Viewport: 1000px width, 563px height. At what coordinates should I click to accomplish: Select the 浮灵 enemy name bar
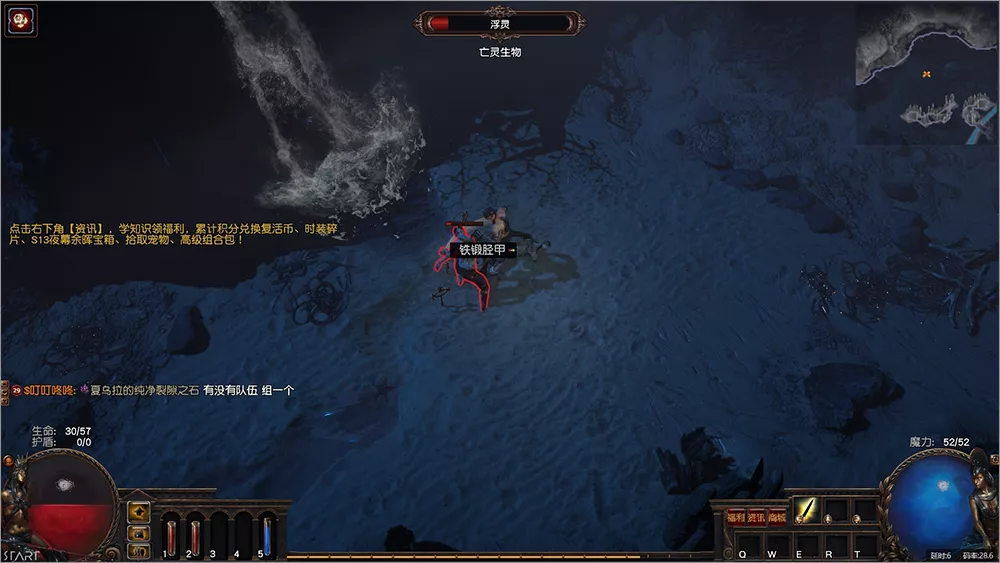coord(500,23)
